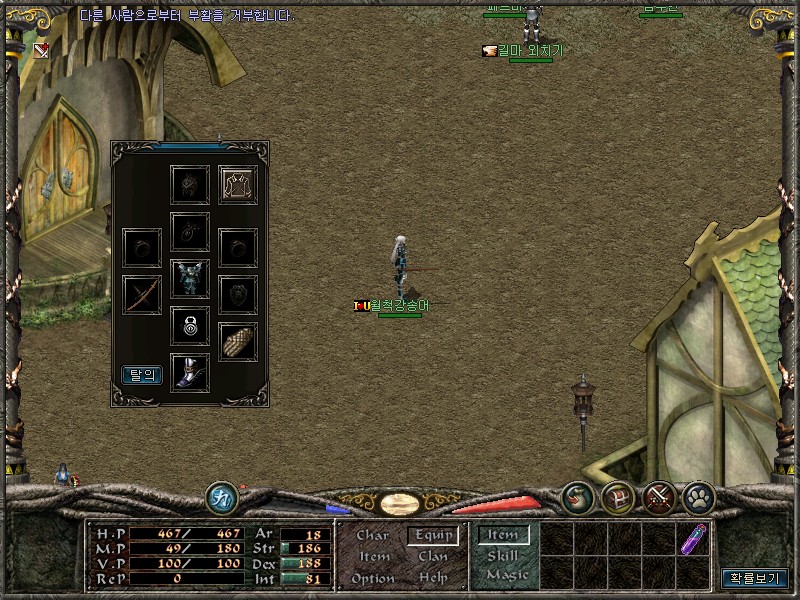Click the crossed swords HUD icon
The height and width of the screenshot is (600, 800).
tap(660, 497)
